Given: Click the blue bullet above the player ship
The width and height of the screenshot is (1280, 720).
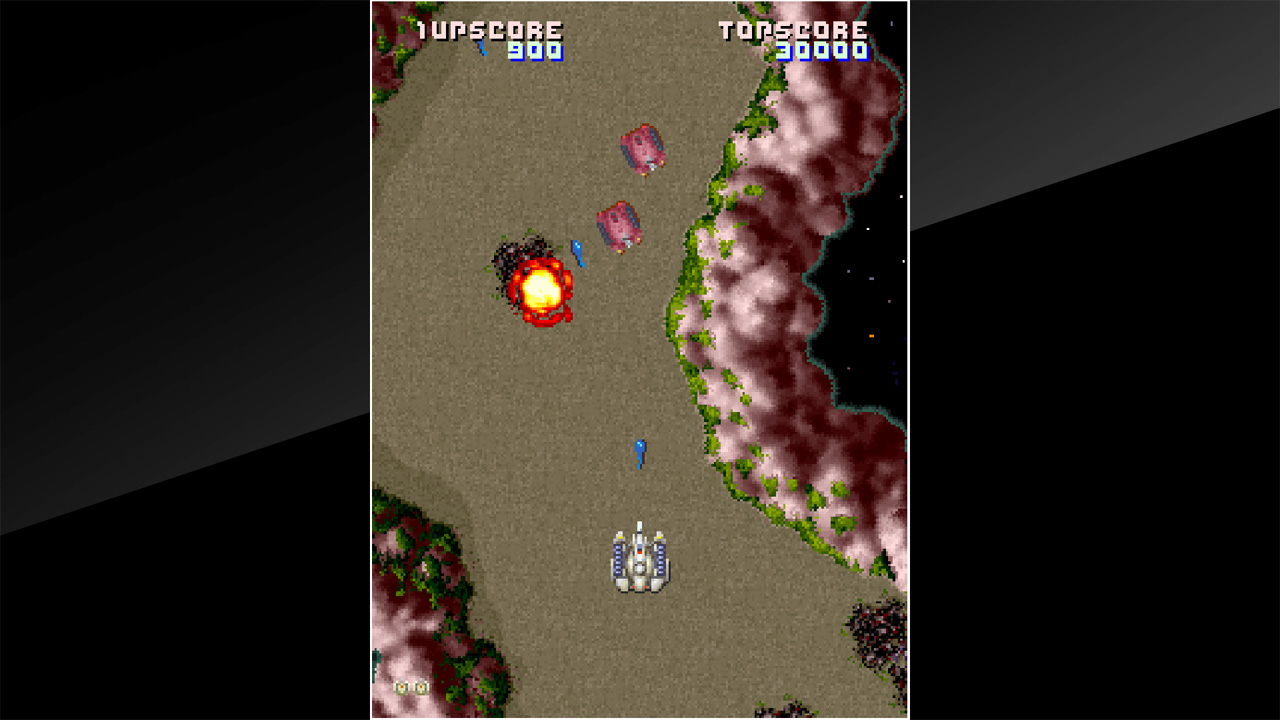Looking at the screenshot, I should pos(637,452).
